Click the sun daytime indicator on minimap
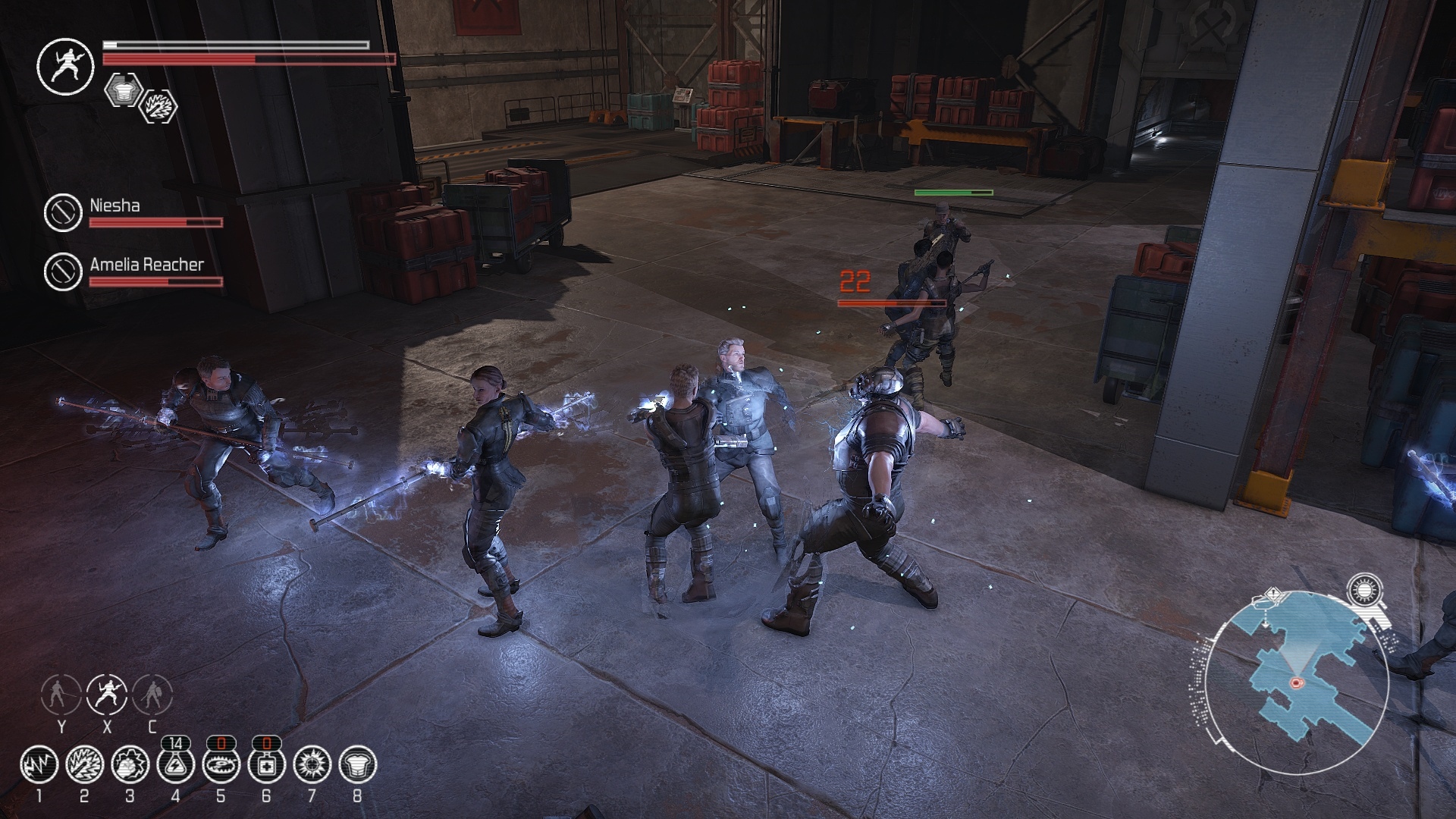The width and height of the screenshot is (1456, 819). click(x=1365, y=591)
